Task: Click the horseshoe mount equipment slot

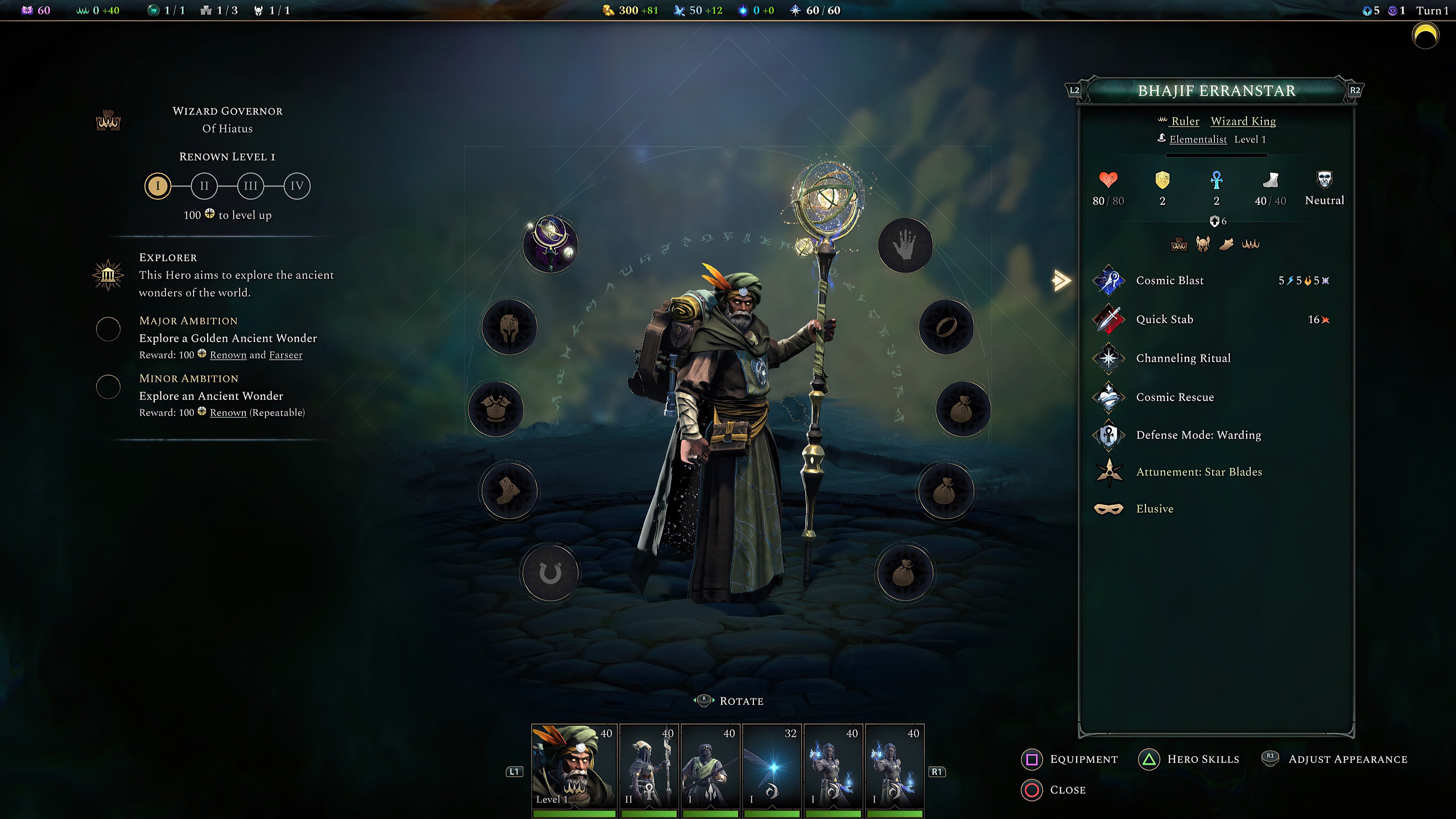Action: pyautogui.click(x=551, y=573)
